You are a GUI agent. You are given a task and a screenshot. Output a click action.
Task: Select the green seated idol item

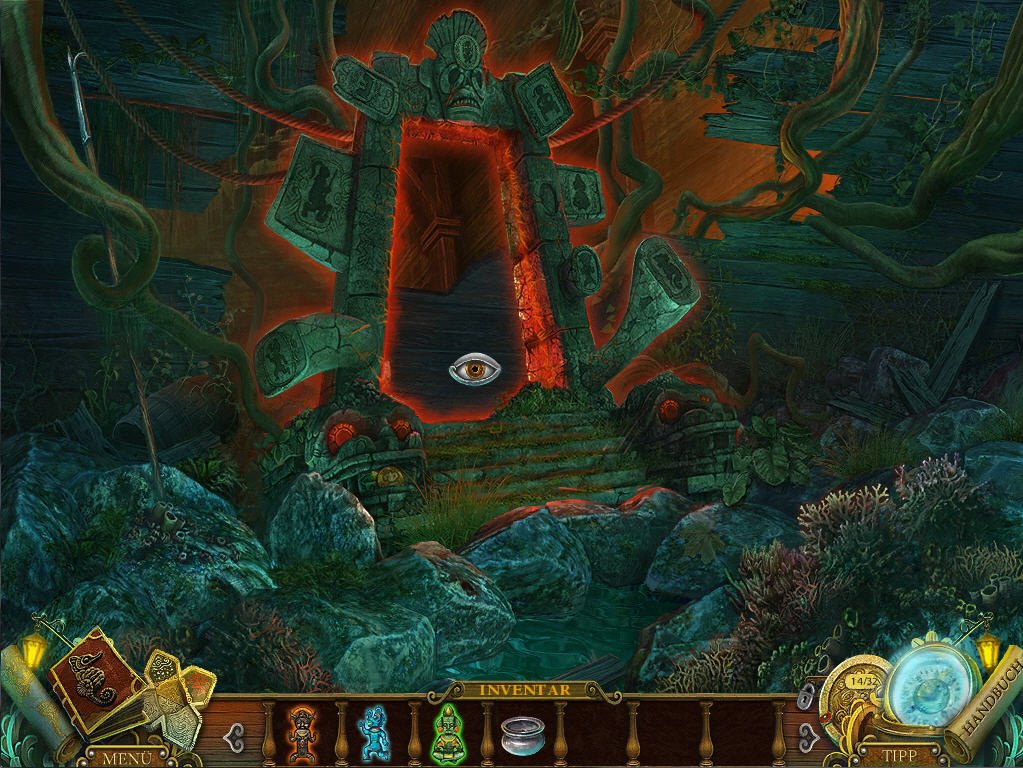click(446, 733)
